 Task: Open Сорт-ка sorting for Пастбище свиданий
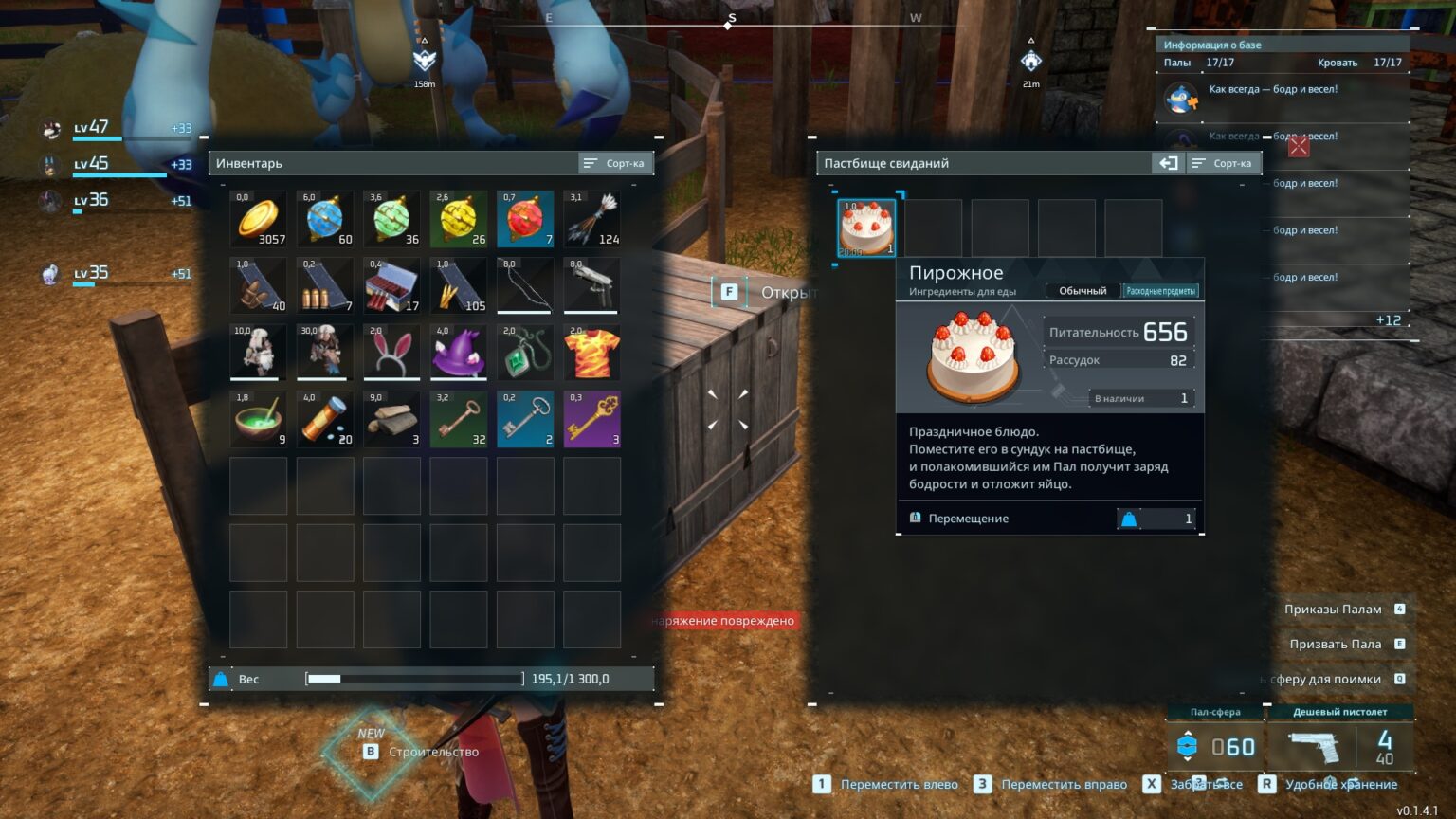1223,162
